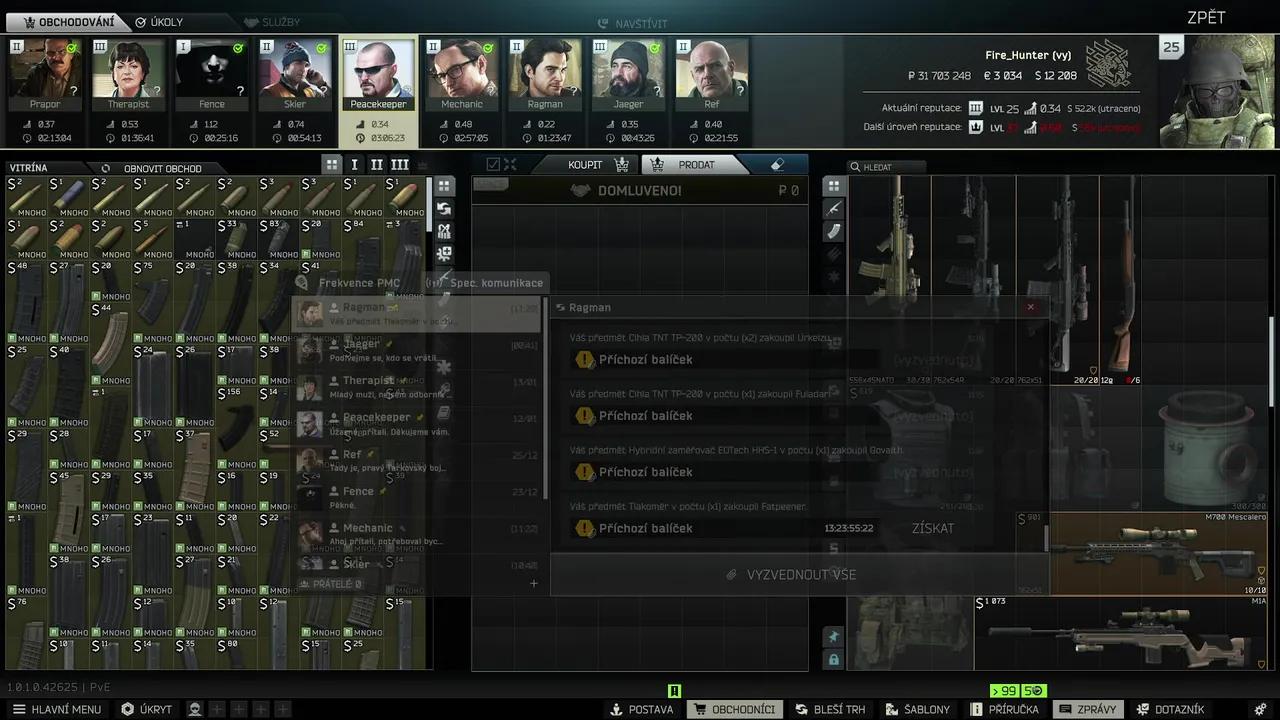Viewport: 1280px width, 720px height.
Task: Click the gear-plus modding icon on the middle toolbar
Action: [444, 253]
